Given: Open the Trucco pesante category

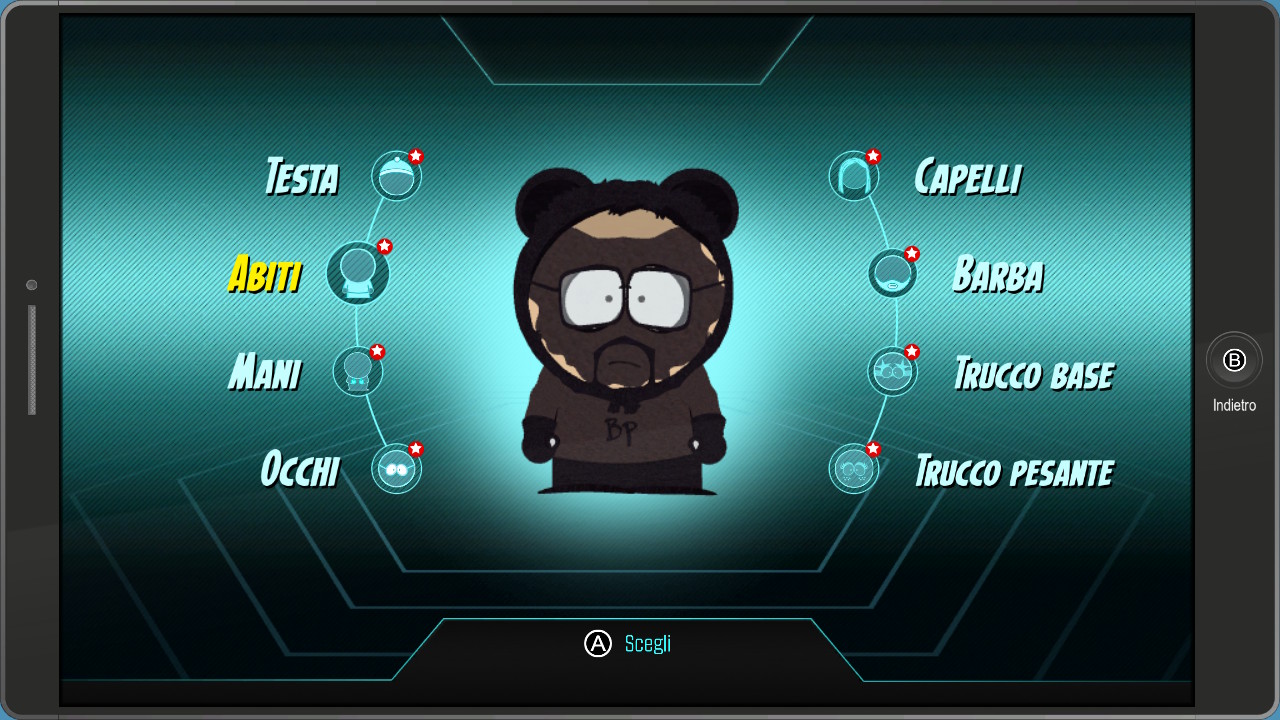Looking at the screenshot, I should click(854, 468).
